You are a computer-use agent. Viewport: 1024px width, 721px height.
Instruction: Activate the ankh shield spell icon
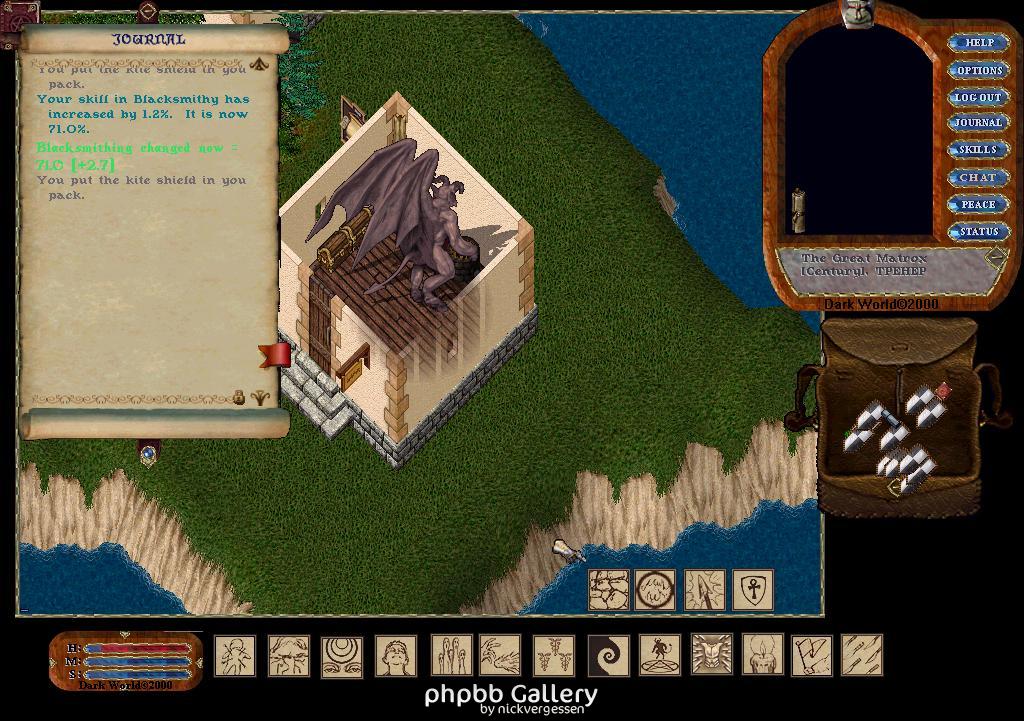(753, 590)
